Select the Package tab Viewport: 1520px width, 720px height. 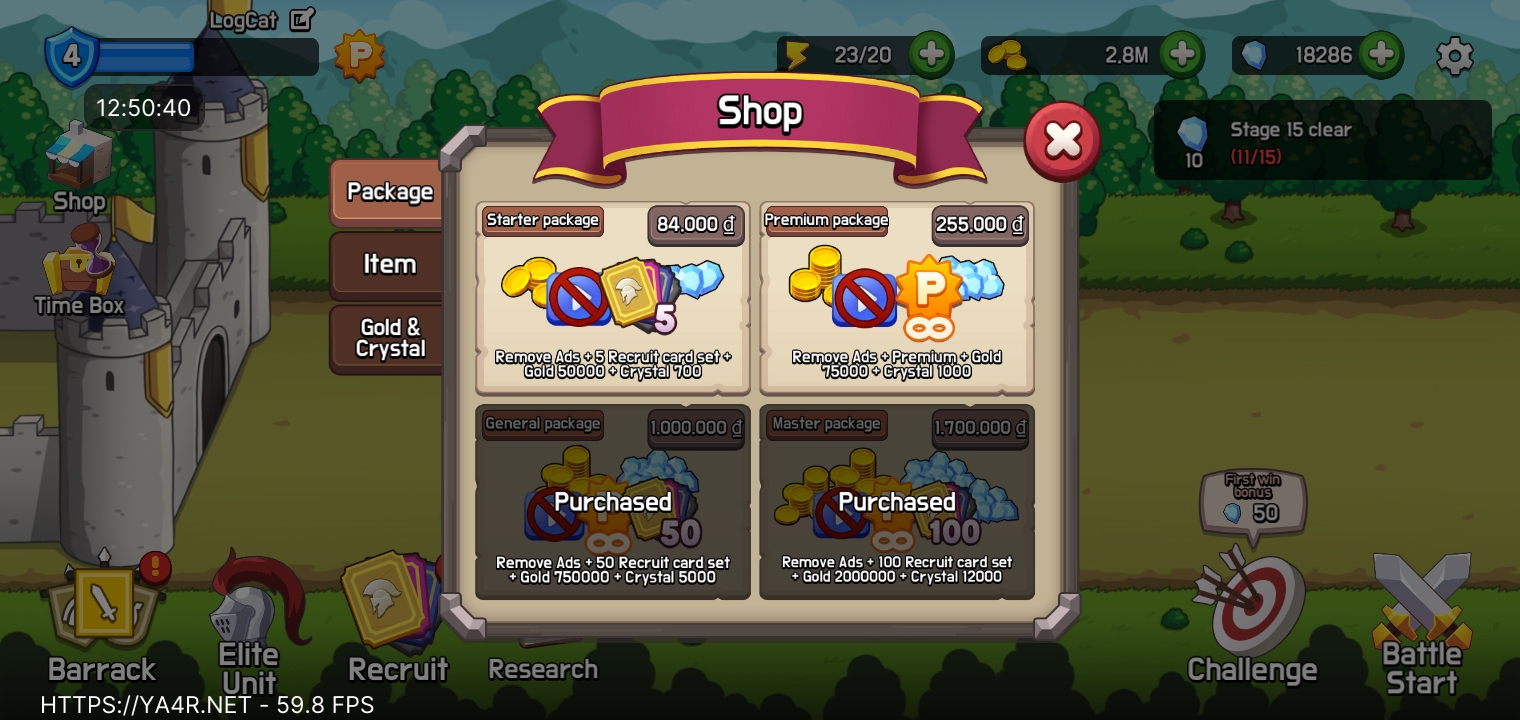(389, 192)
